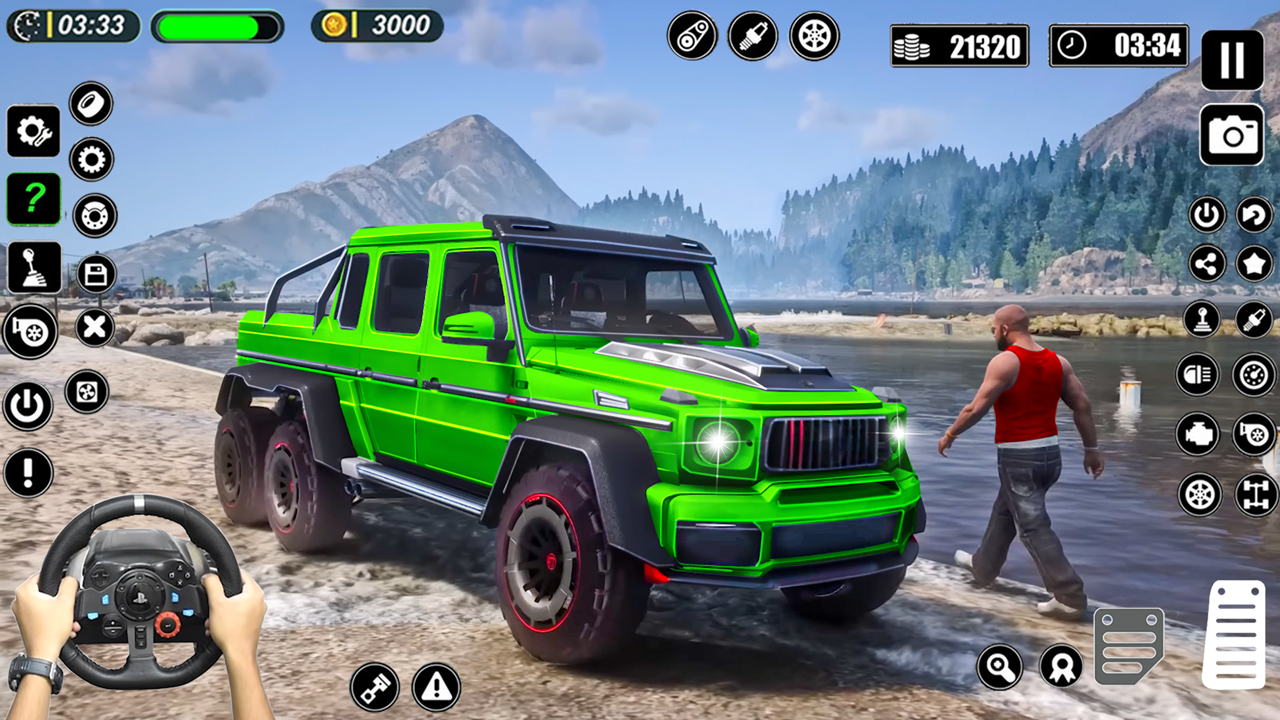Click the brake disc icon
Screen dimensions: 1280x720
click(x=93, y=215)
